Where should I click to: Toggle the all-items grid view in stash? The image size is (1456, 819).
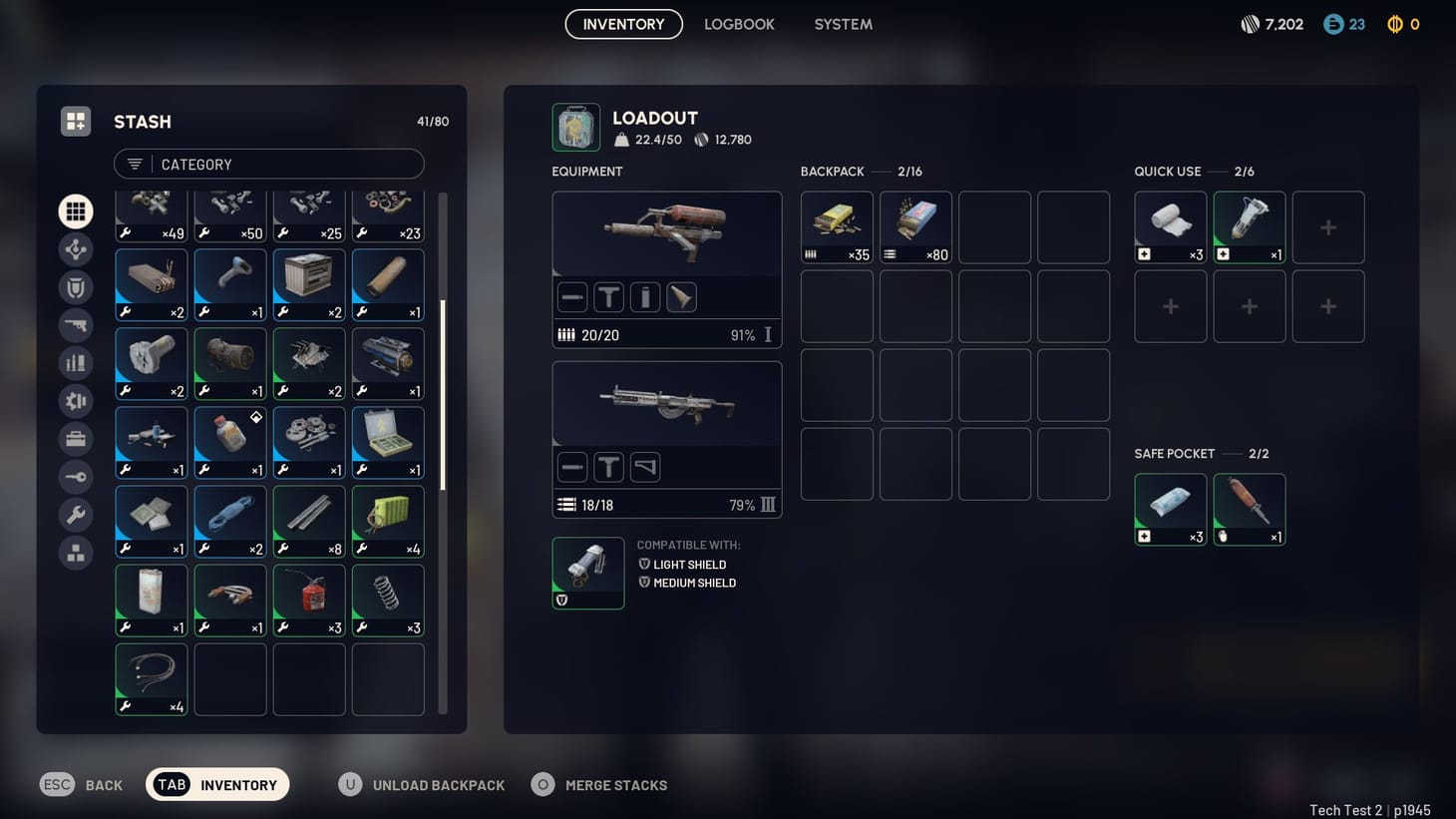76,210
